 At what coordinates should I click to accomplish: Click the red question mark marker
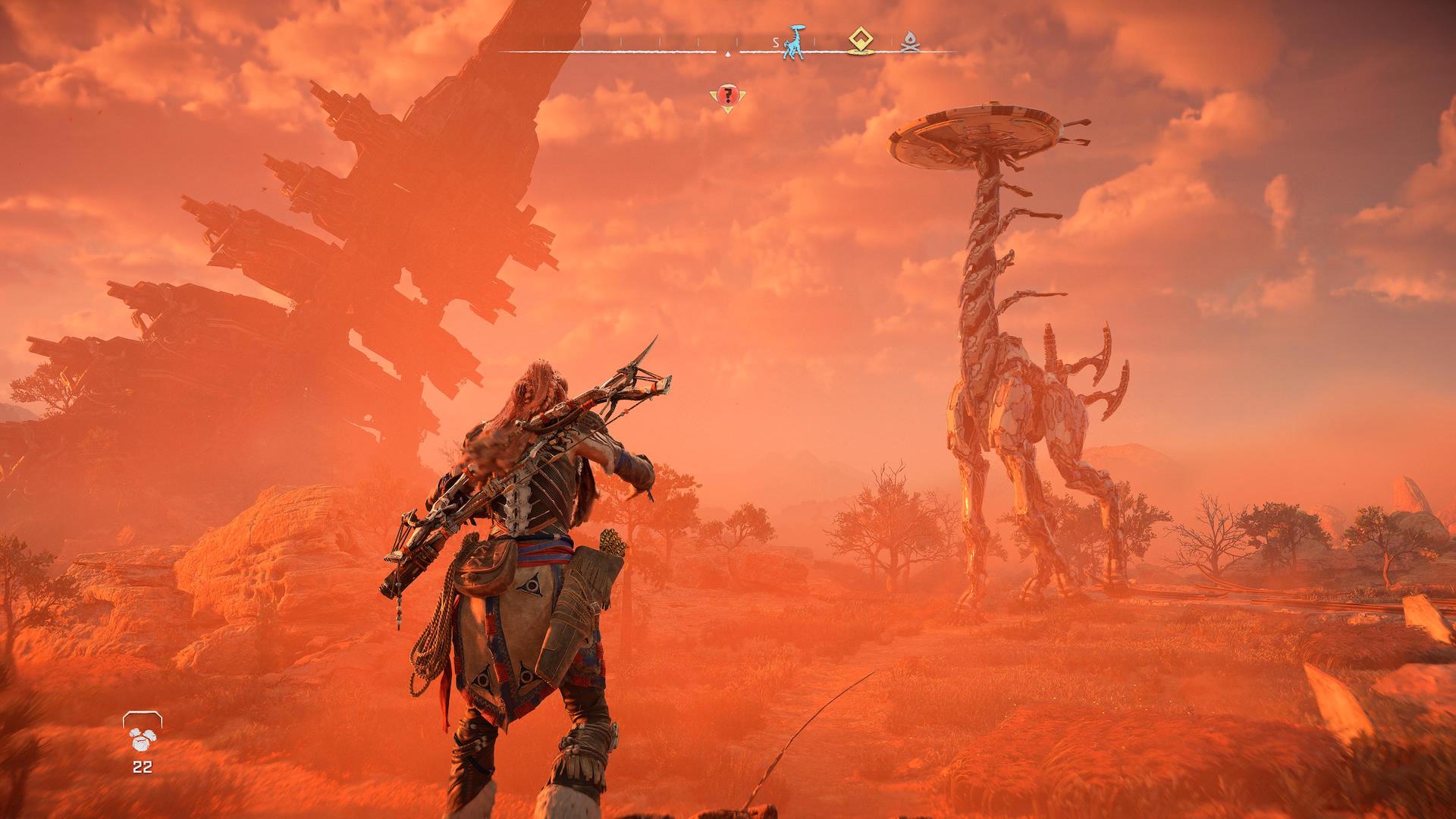coord(727,96)
